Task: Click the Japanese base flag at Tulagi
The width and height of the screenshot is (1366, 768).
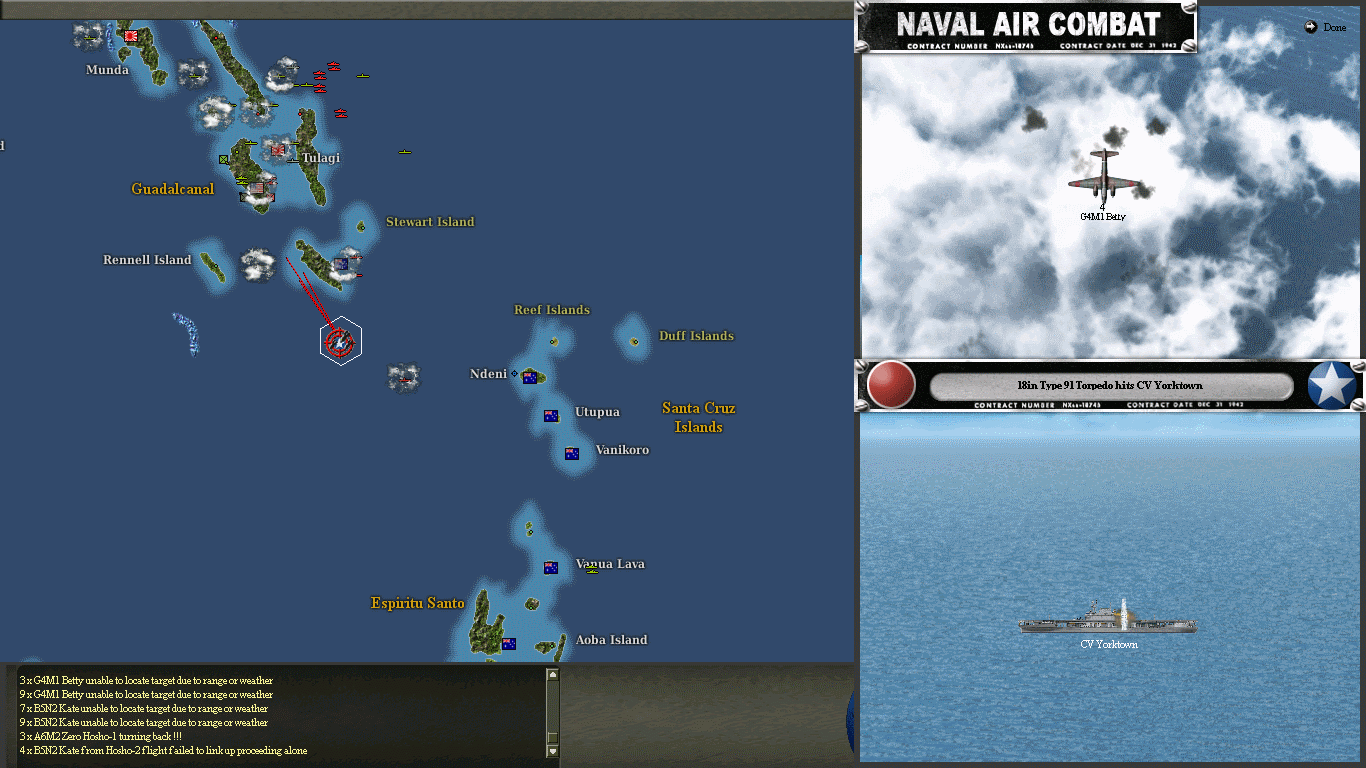Action: coord(279,150)
